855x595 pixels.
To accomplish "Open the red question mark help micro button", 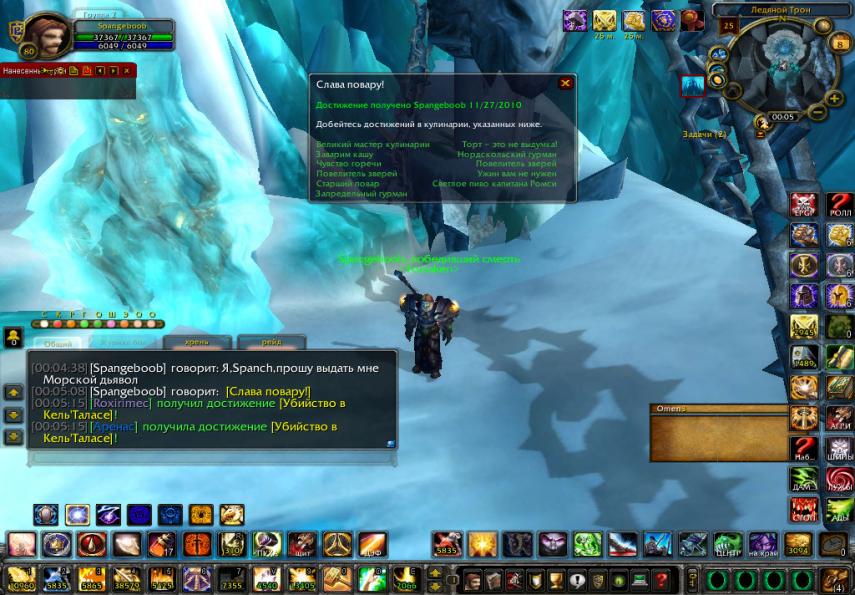I will coord(661,580).
